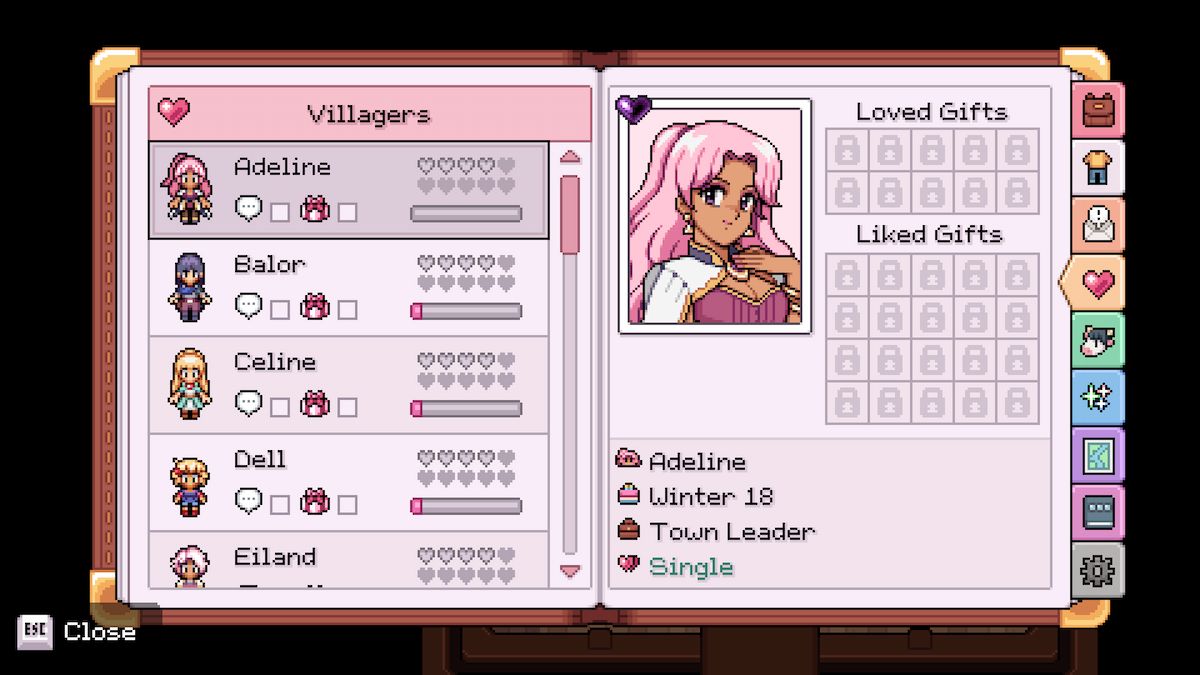1200x675 pixels.
Task: Open Dell's villager entry
Action: tap(348, 481)
